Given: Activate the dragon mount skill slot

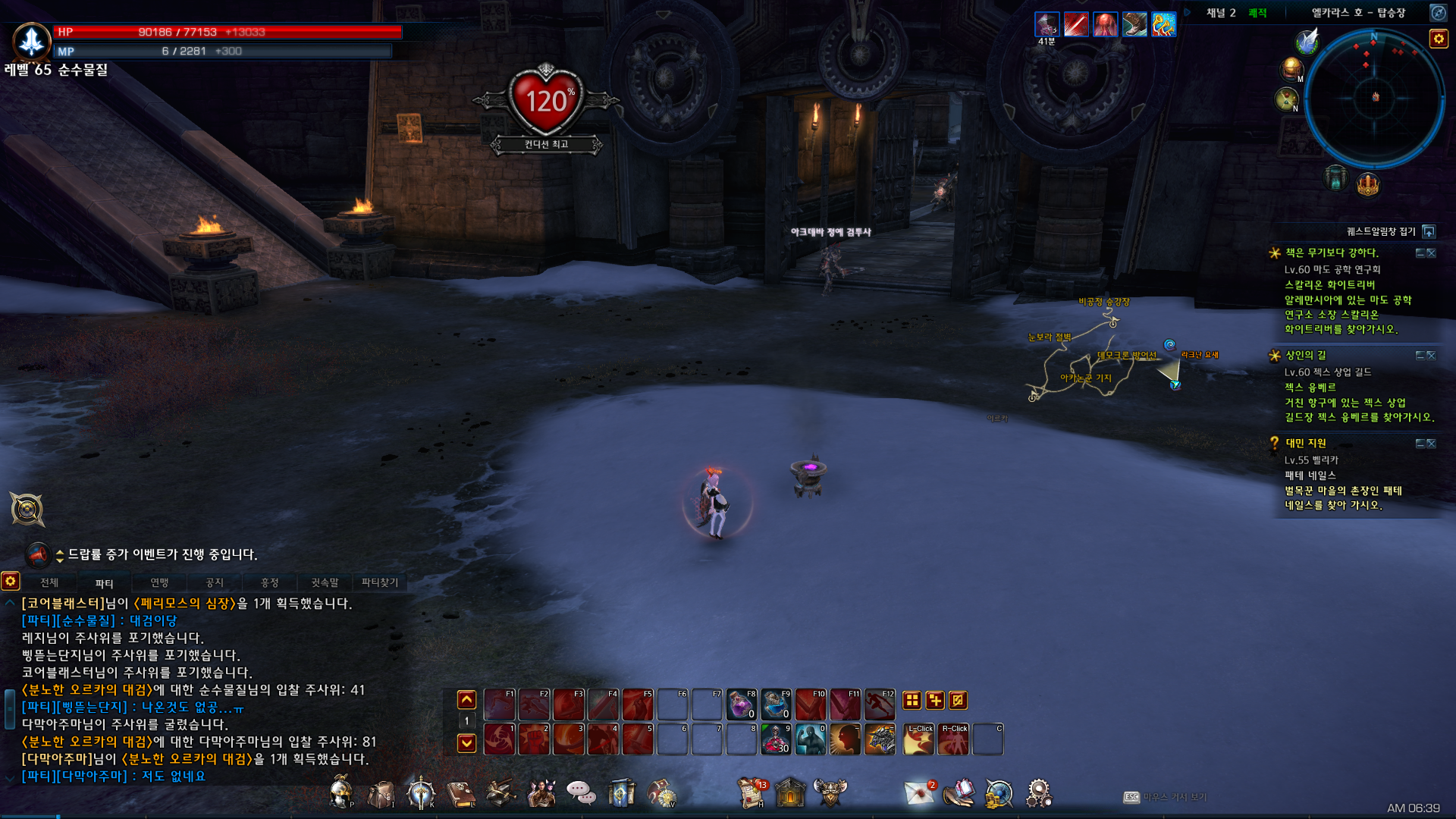Looking at the screenshot, I should (880, 739).
